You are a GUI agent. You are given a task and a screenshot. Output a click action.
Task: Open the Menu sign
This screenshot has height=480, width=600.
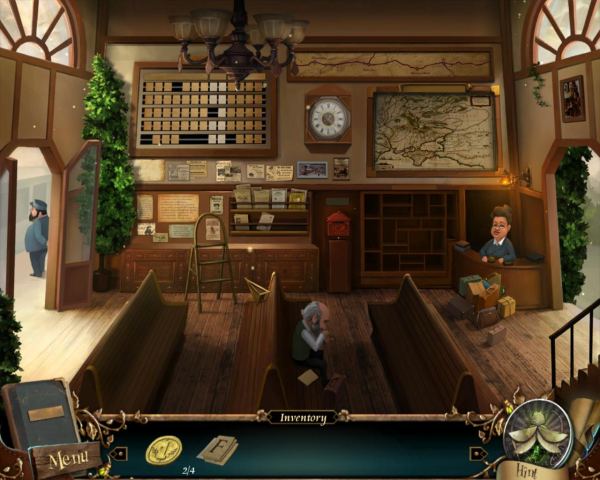pos(67,461)
